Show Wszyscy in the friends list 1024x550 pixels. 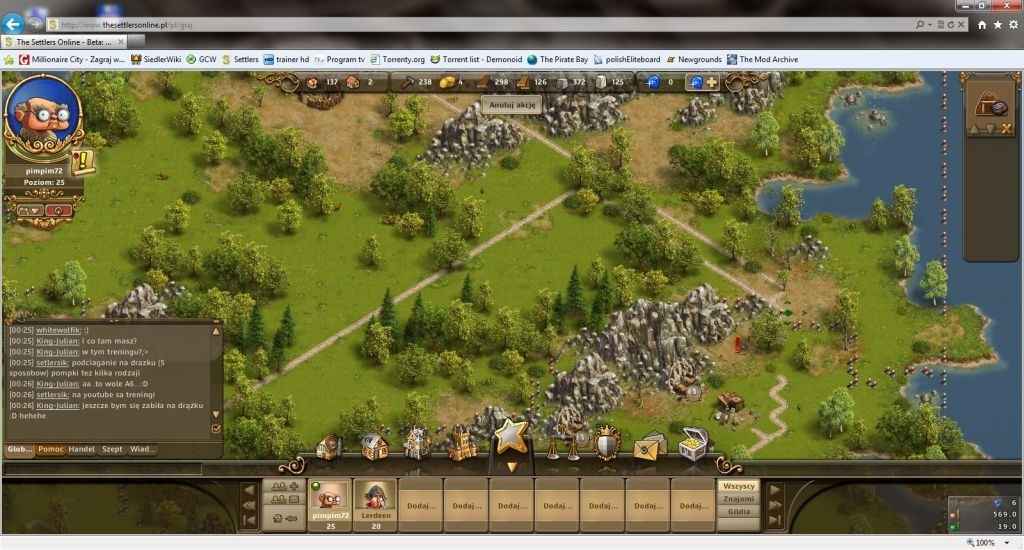click(x=738, y=486)
